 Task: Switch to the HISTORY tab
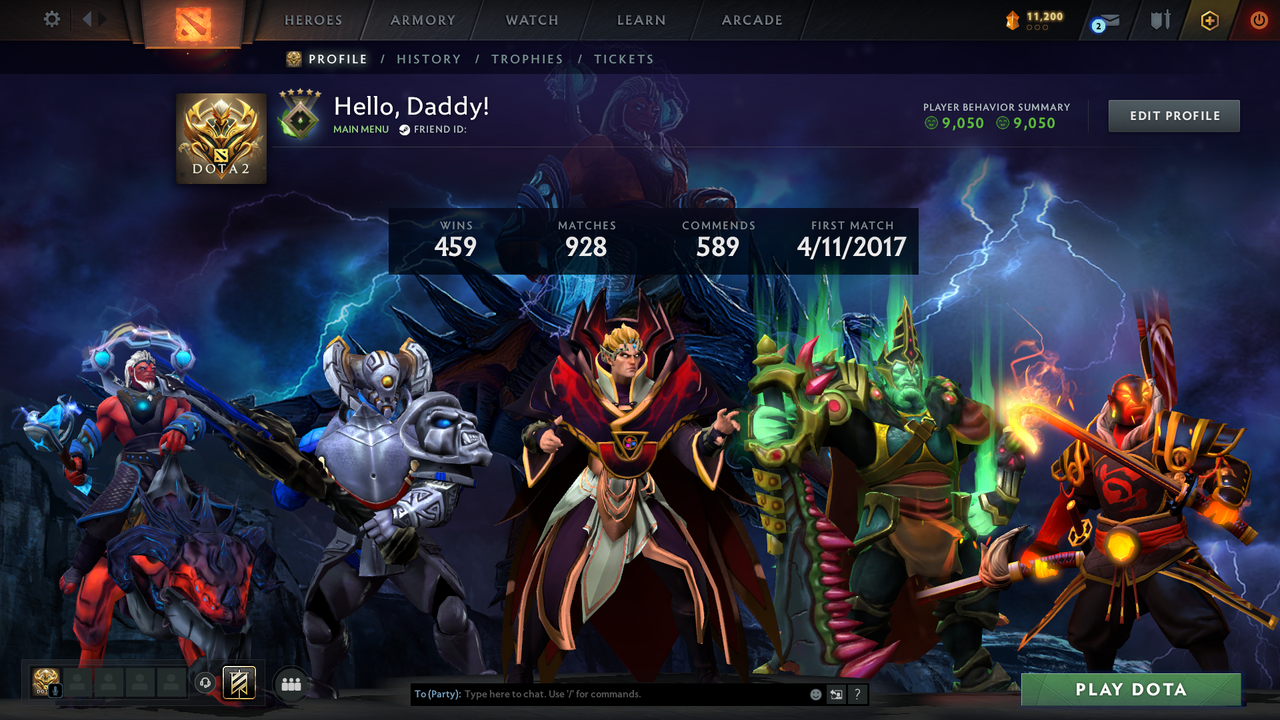(428, 59)
